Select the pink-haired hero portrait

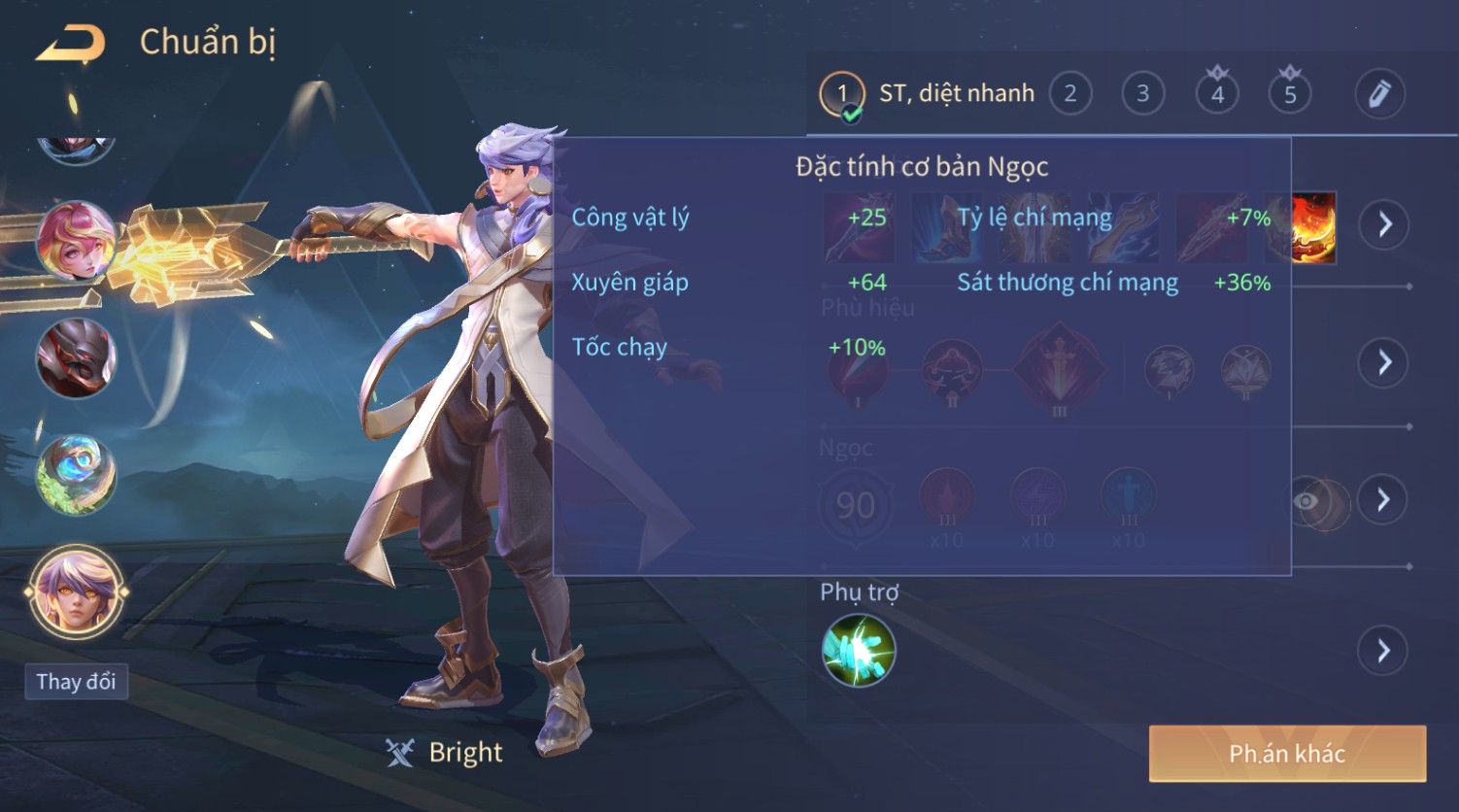click(76, 241)
